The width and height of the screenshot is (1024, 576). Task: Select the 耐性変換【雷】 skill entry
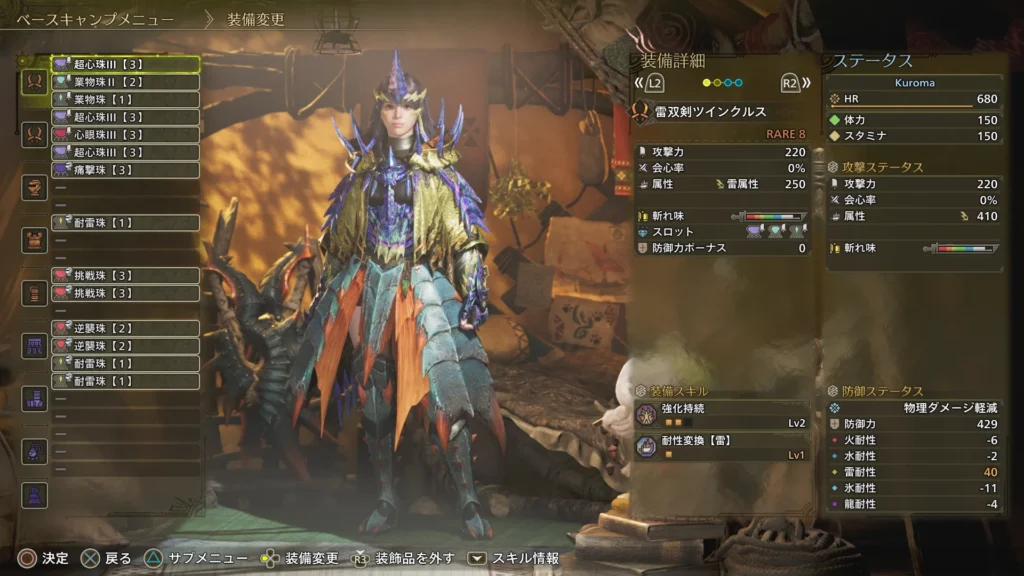click(720, 446)
